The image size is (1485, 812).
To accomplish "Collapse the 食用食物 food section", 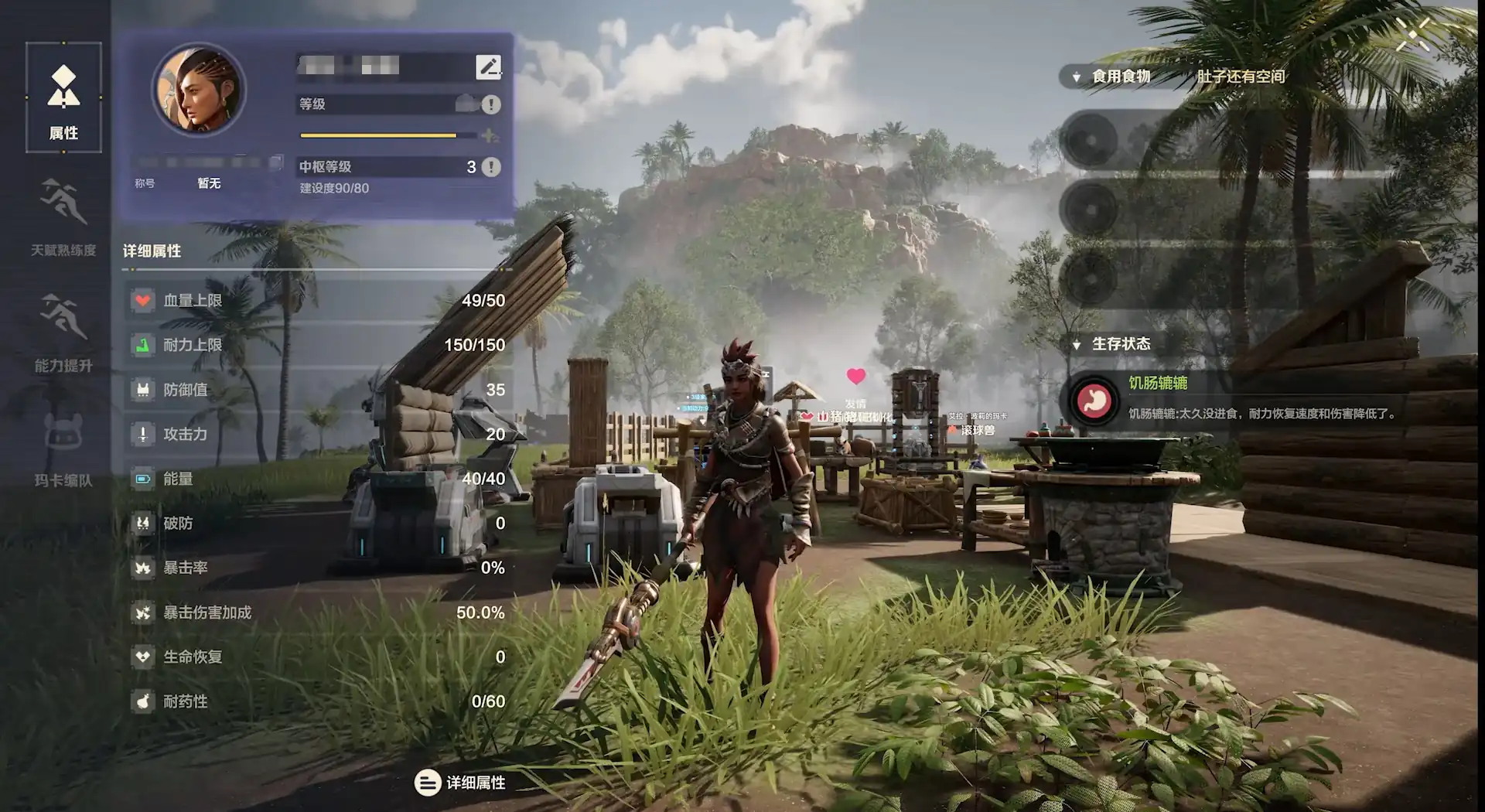I will coord(1076,77).
